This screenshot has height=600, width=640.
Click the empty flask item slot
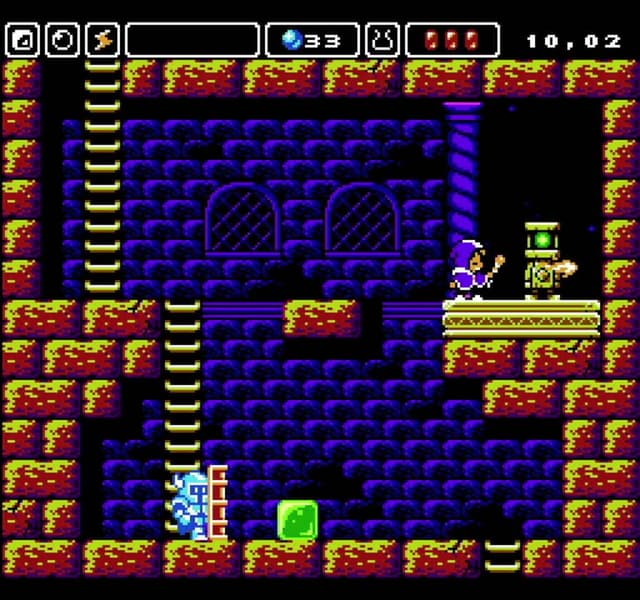pos(382,40)
